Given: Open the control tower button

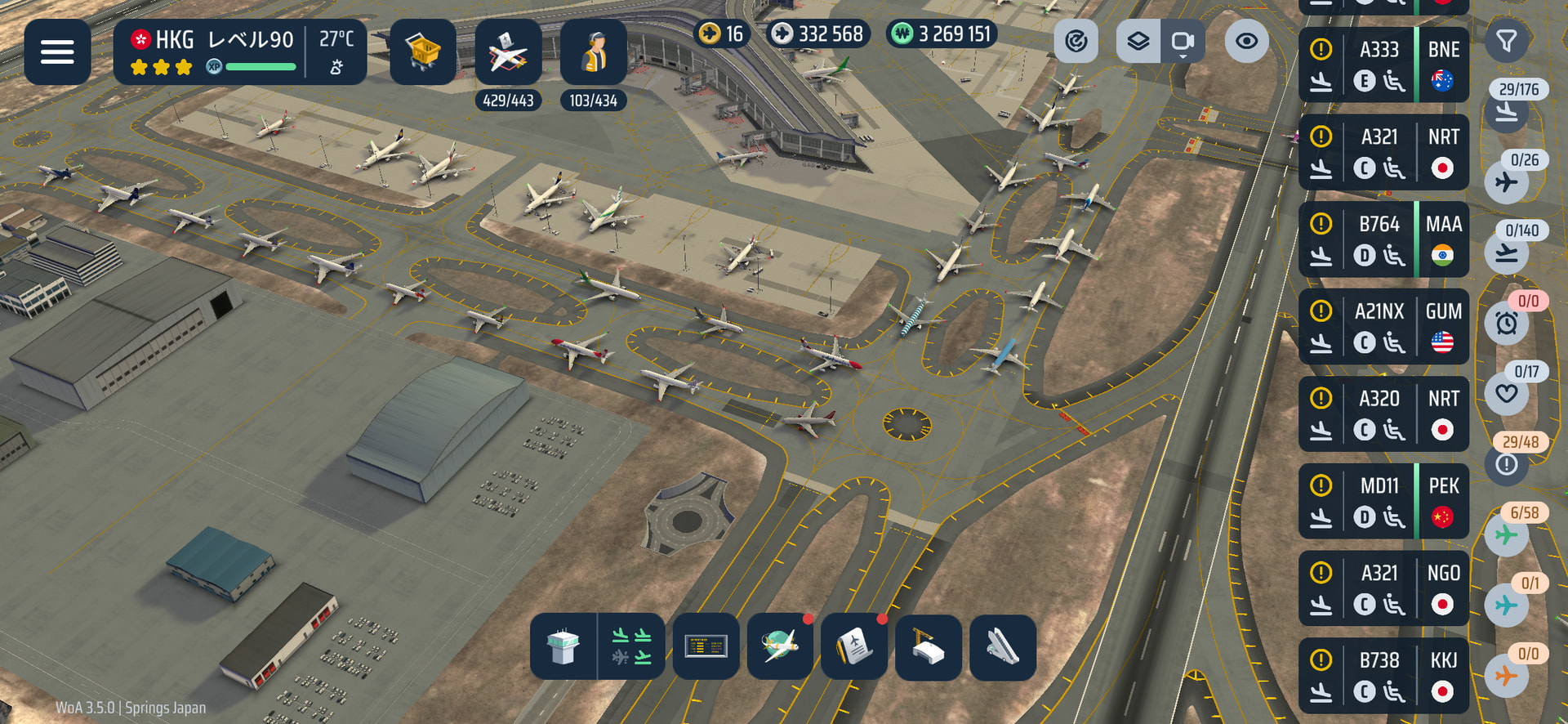Looking at the screenshot, I should coord(563,647).
